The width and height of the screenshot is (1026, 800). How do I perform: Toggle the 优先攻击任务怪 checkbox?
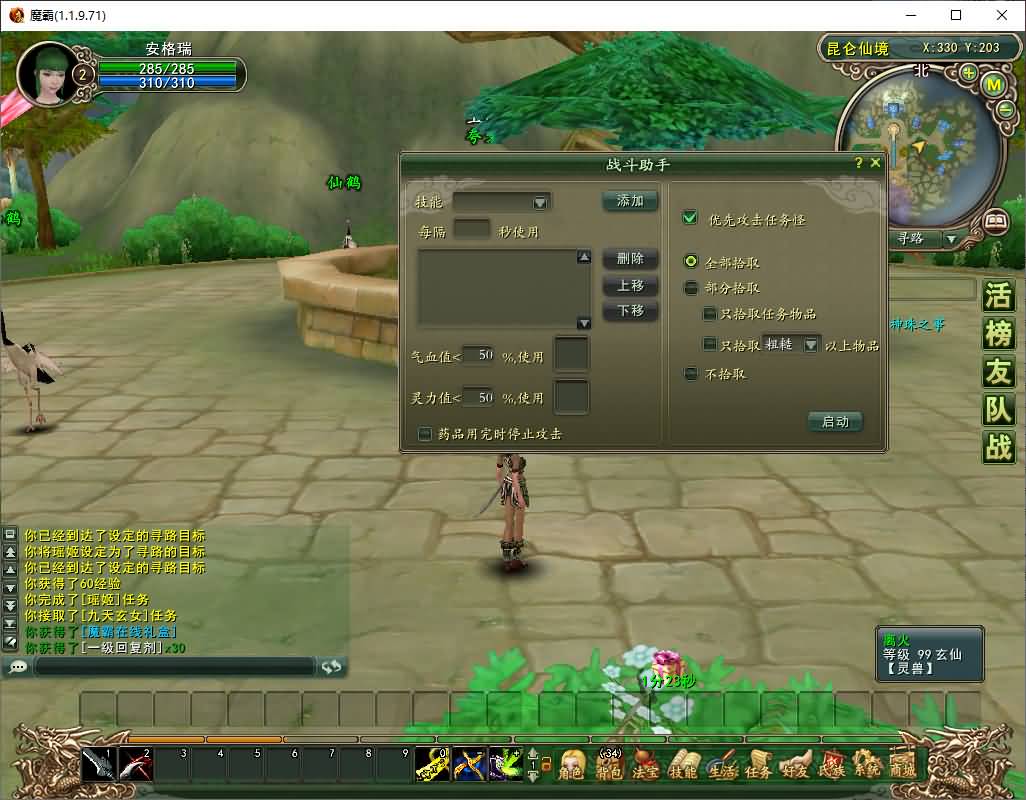tap(689, 218)
